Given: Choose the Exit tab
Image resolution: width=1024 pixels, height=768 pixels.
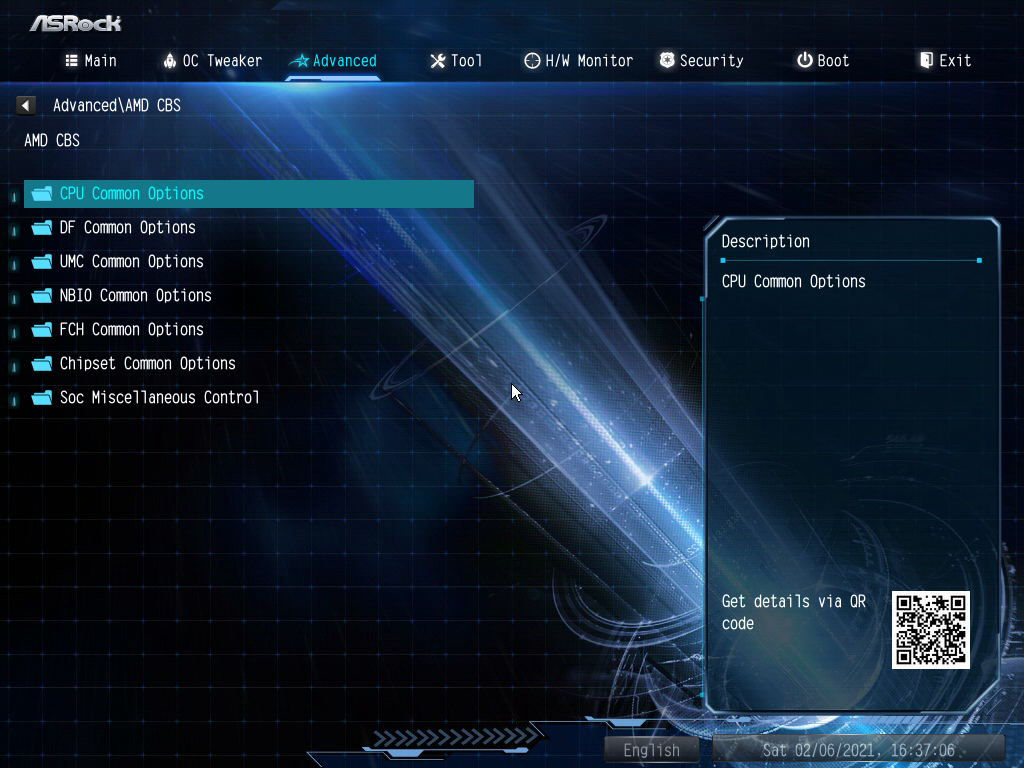Looking at the screenshot, I should pyautogui.click(x=945, y=61).
